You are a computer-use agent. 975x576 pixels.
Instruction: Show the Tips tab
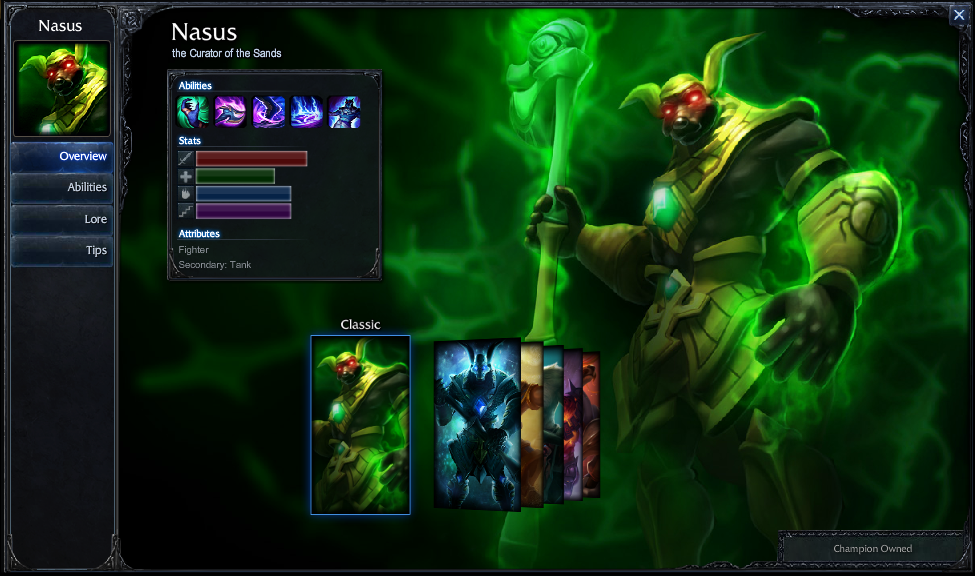pyautogui.click(x=61, y=250)
